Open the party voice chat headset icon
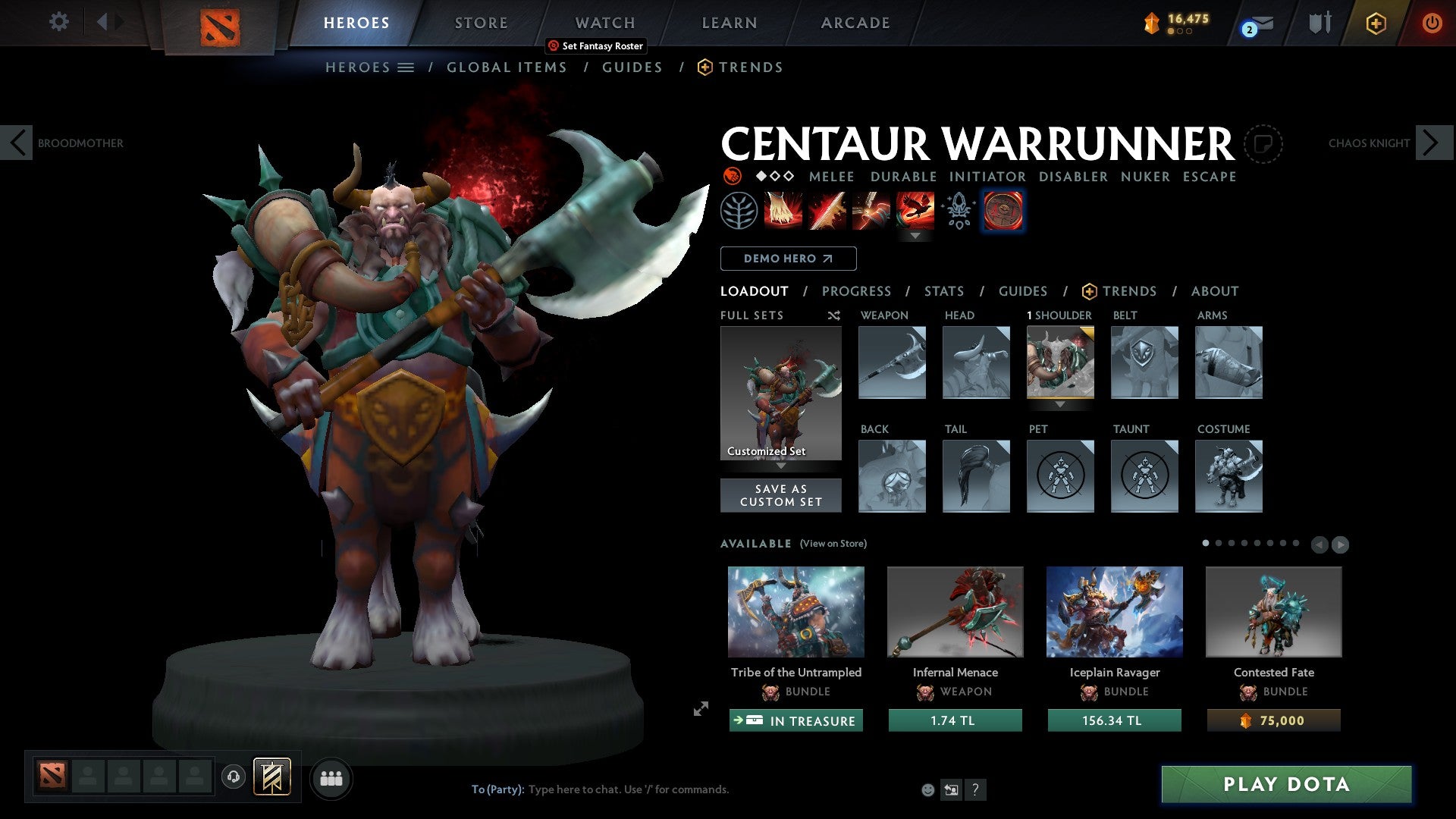 [233, 777]
